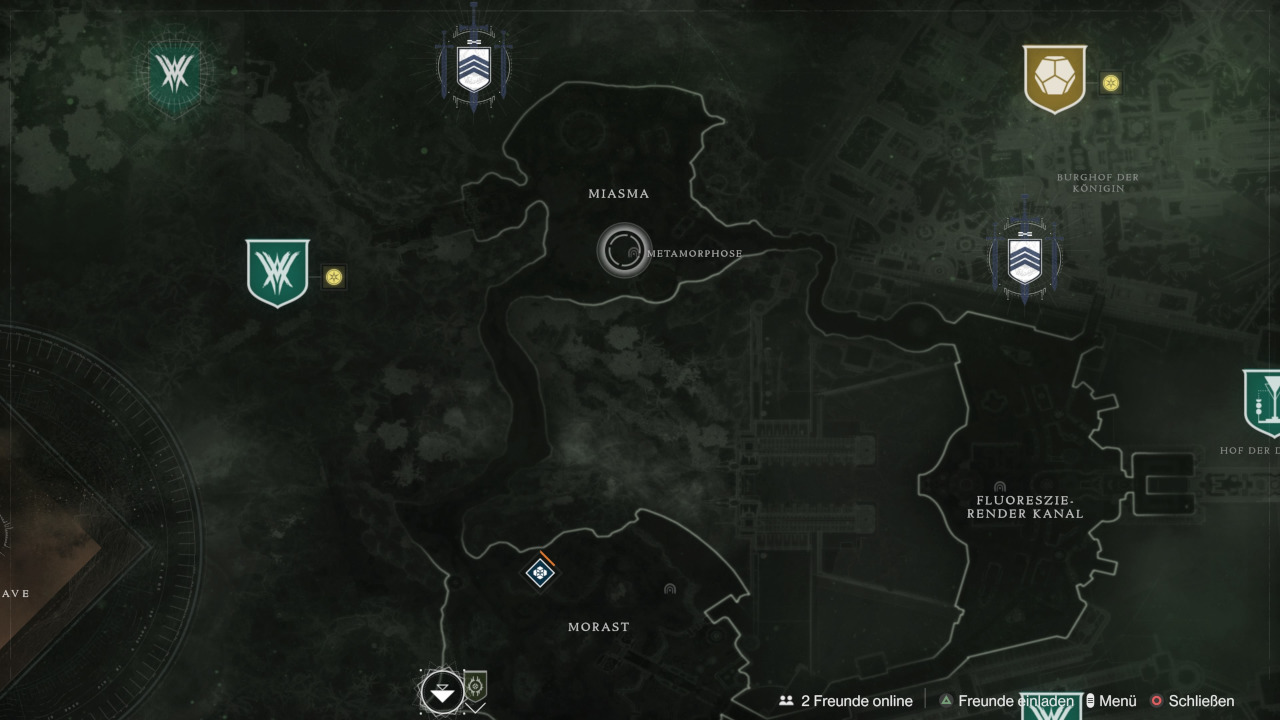Open the gold dodecahedron banner node
Screen dimensions: 1280x720
[x=1054, y=78]
